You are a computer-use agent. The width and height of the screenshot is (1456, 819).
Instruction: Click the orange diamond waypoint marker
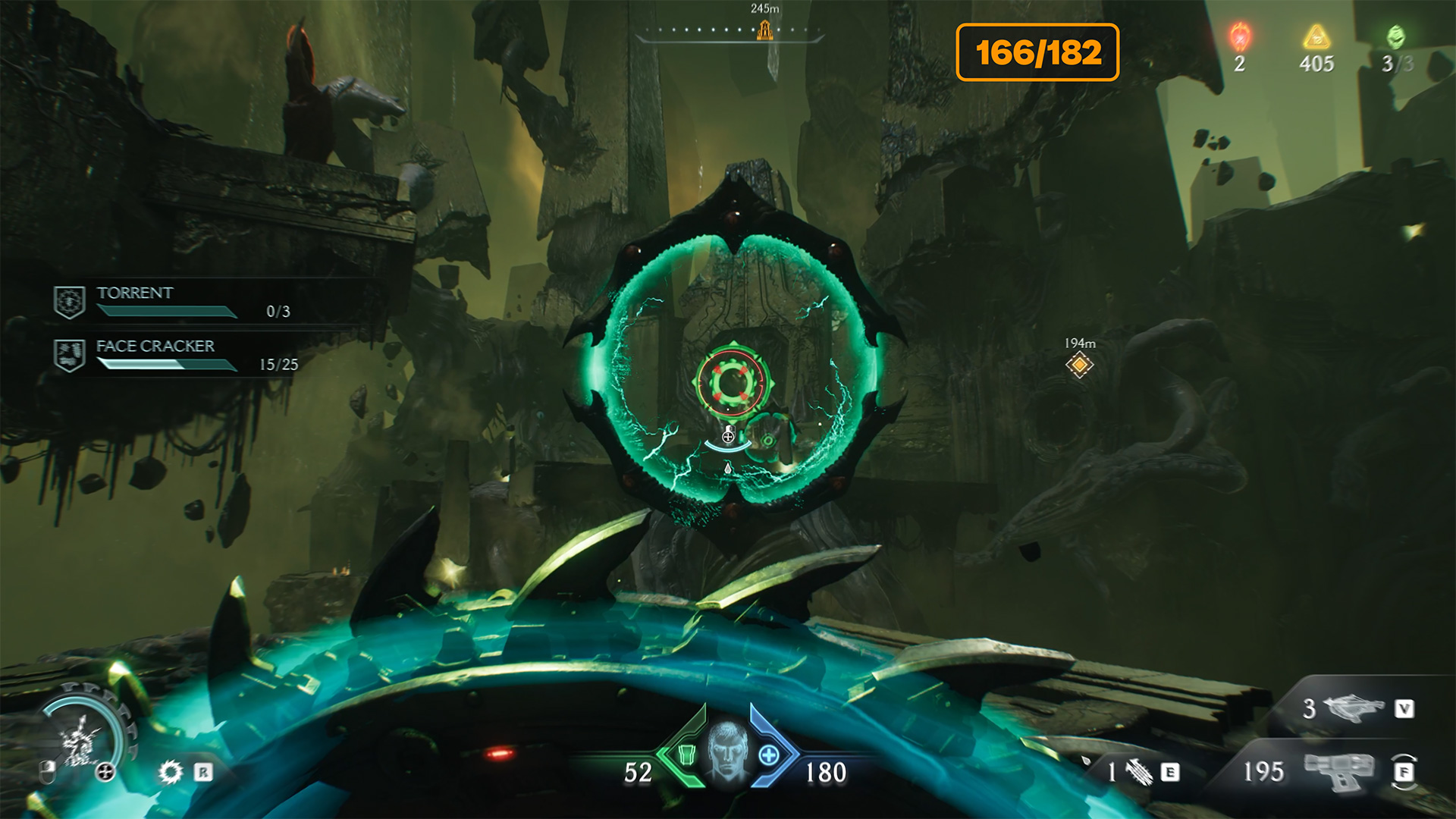[1079, 366]
